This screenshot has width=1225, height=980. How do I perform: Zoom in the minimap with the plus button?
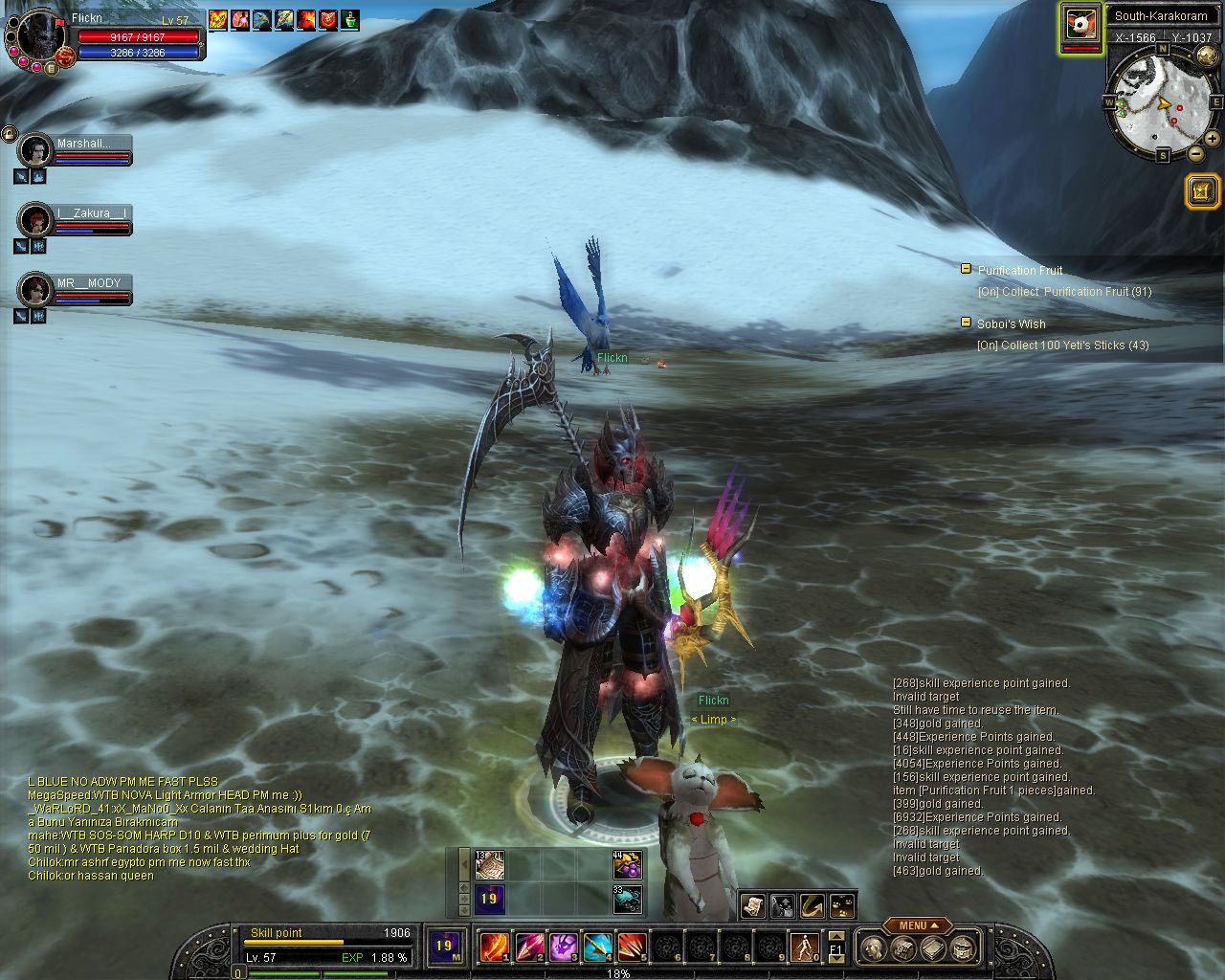coord(1213,140)
